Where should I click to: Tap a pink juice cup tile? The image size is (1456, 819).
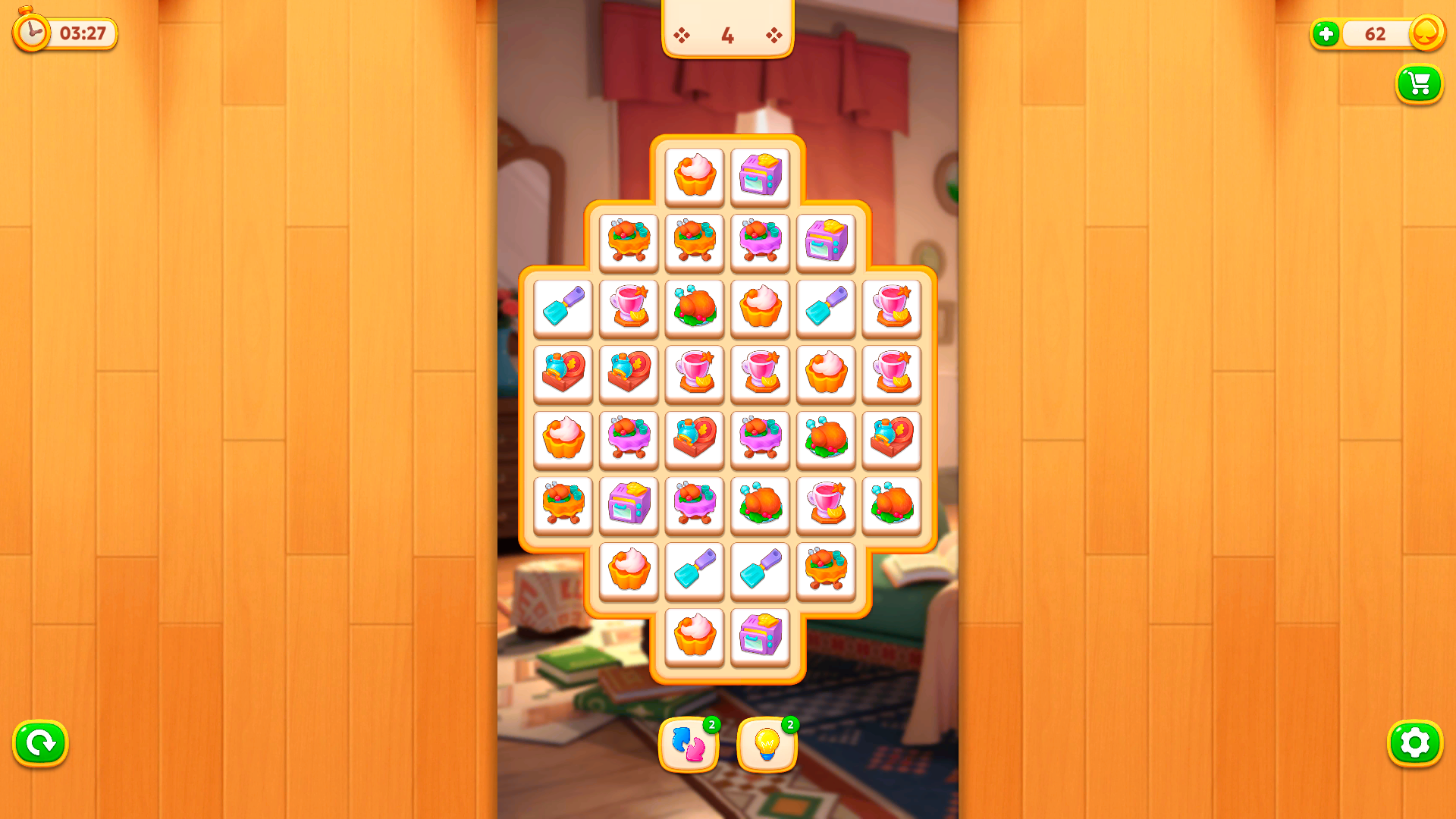[x=629, y=308]
